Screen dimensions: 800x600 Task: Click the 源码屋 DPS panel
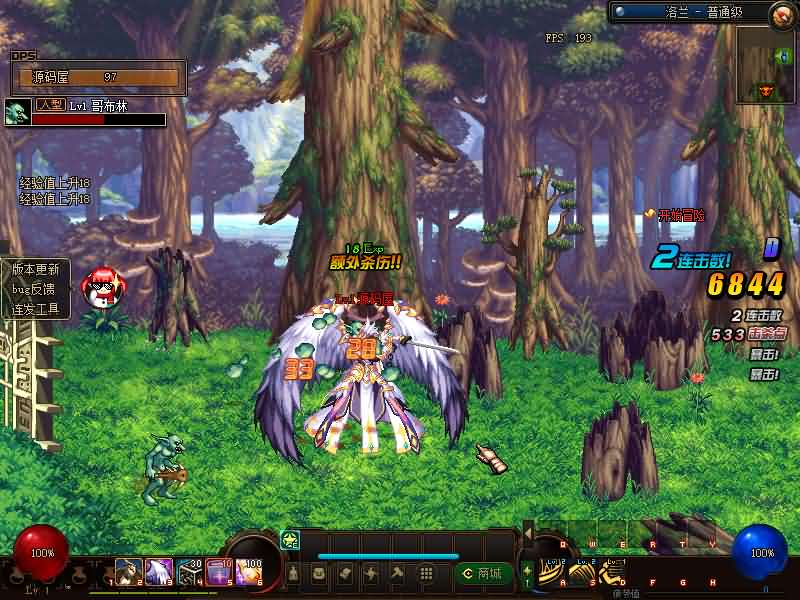98,77
